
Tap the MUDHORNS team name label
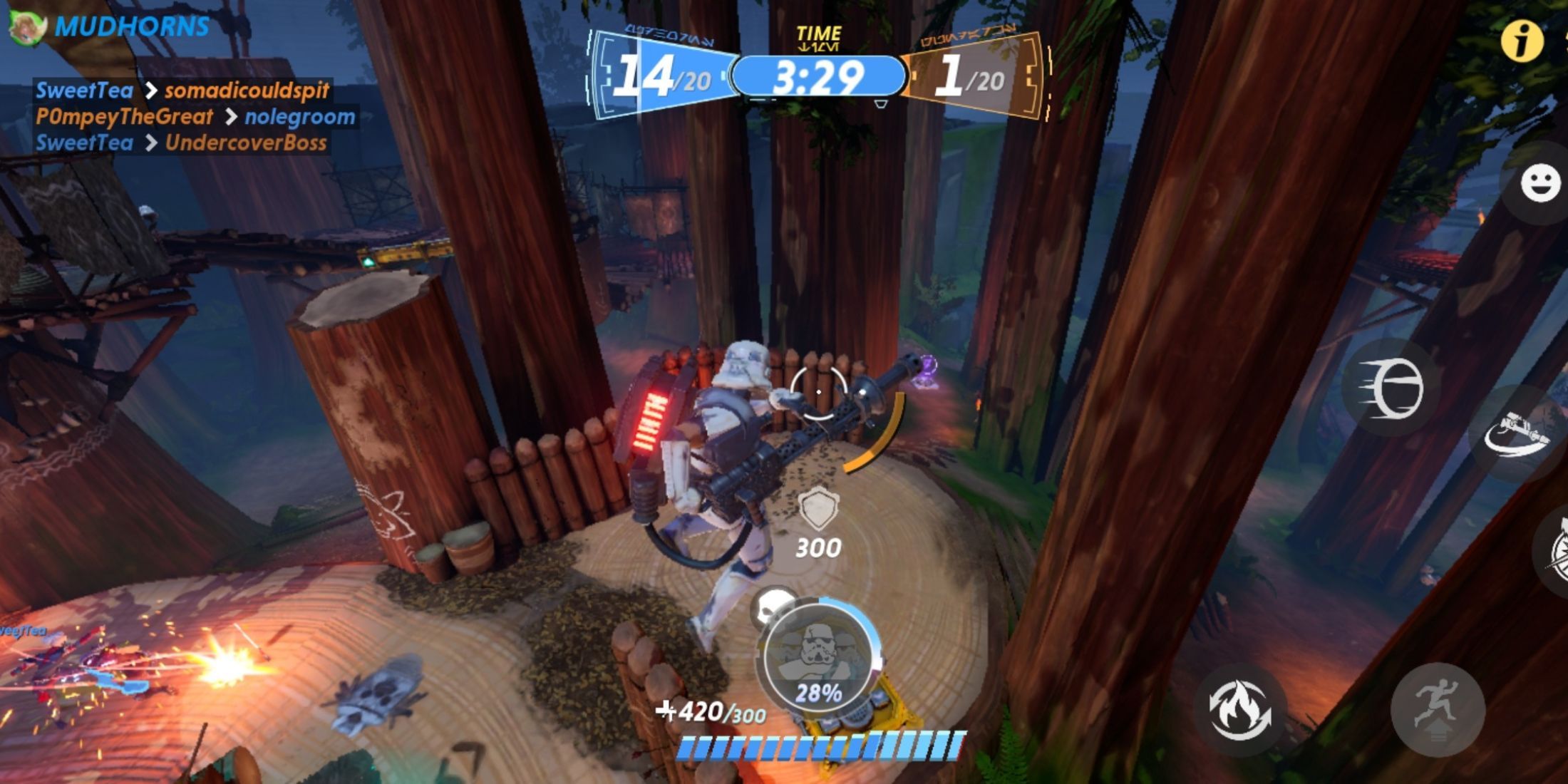coord(132,25)
